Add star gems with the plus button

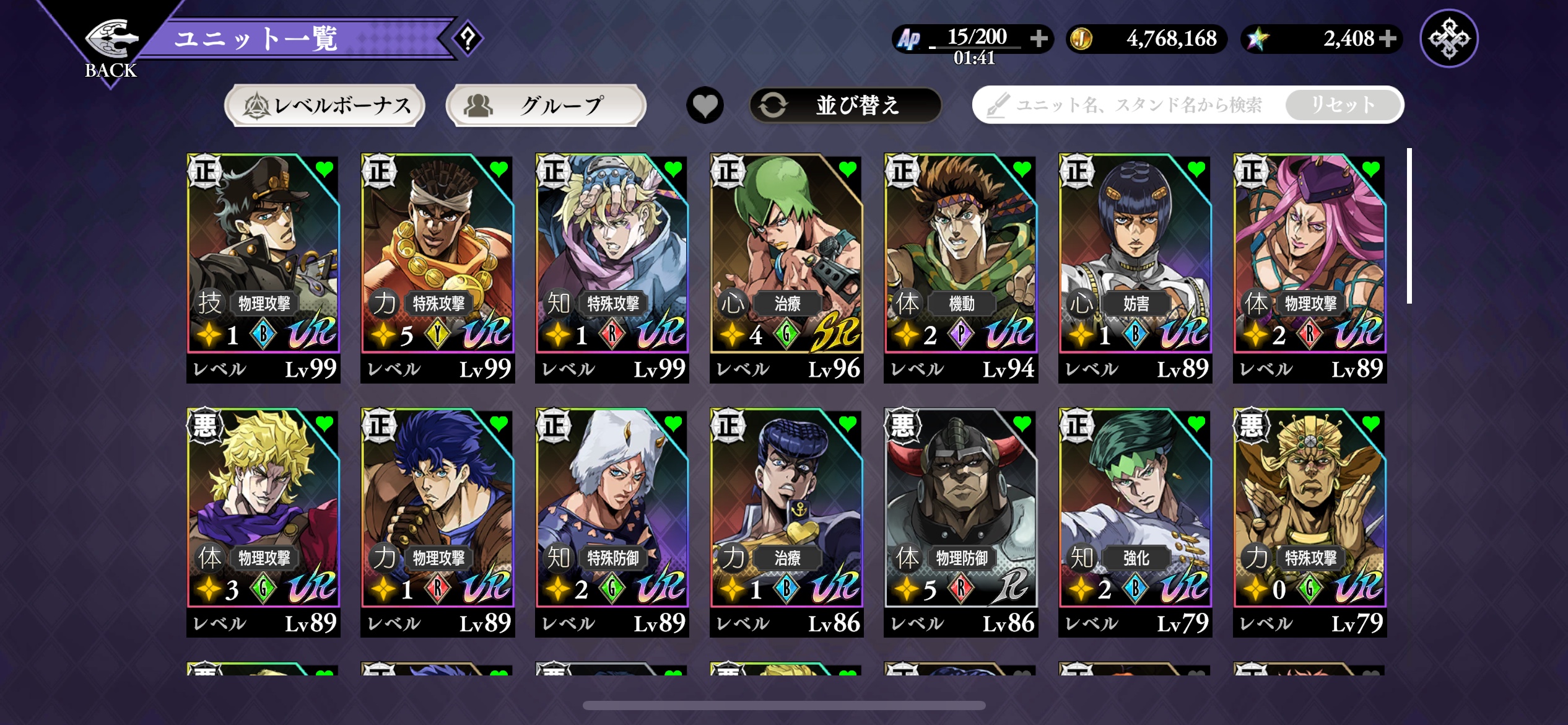point(1388,38)
